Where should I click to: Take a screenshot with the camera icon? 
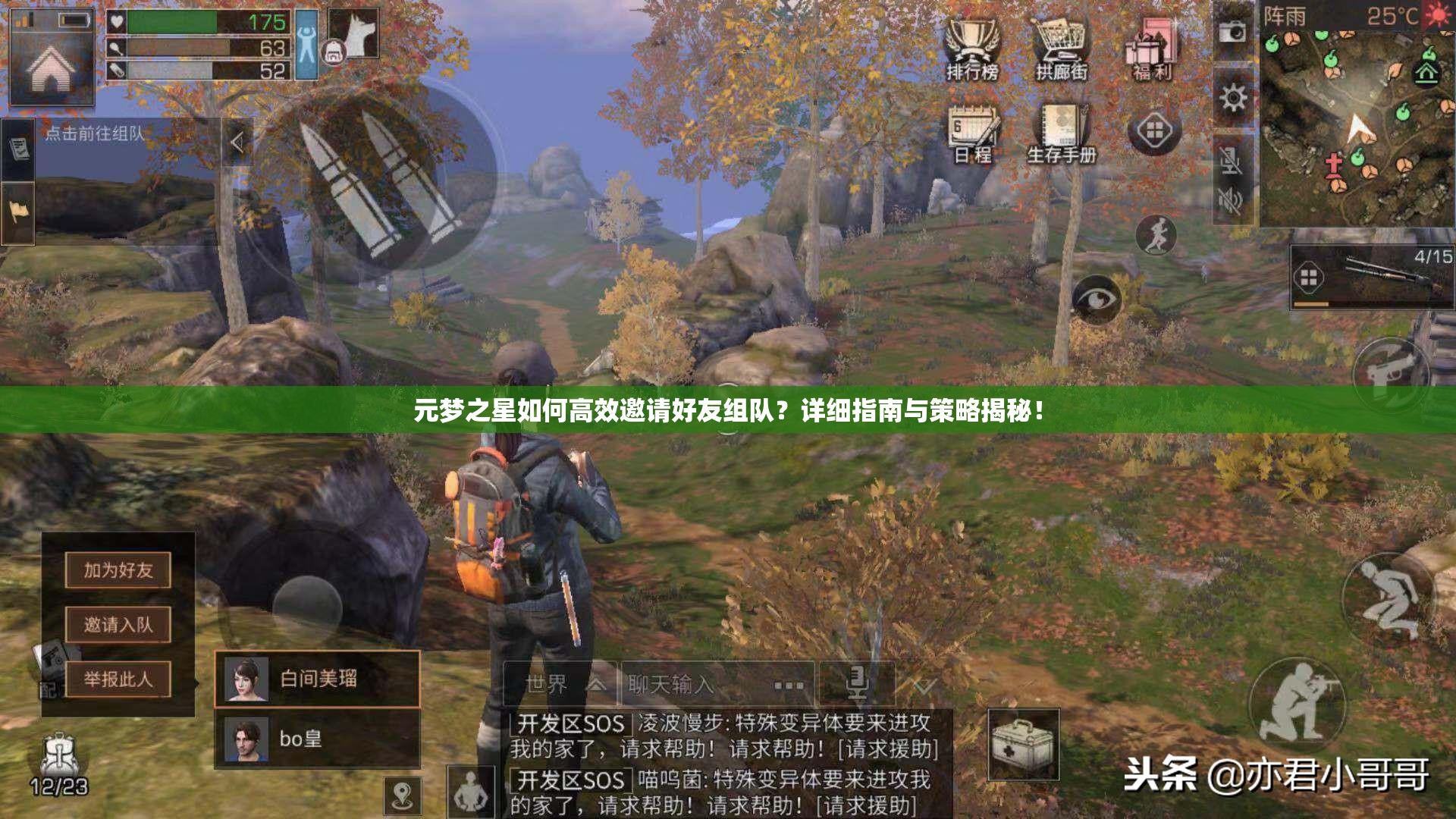coord(1234,32)
